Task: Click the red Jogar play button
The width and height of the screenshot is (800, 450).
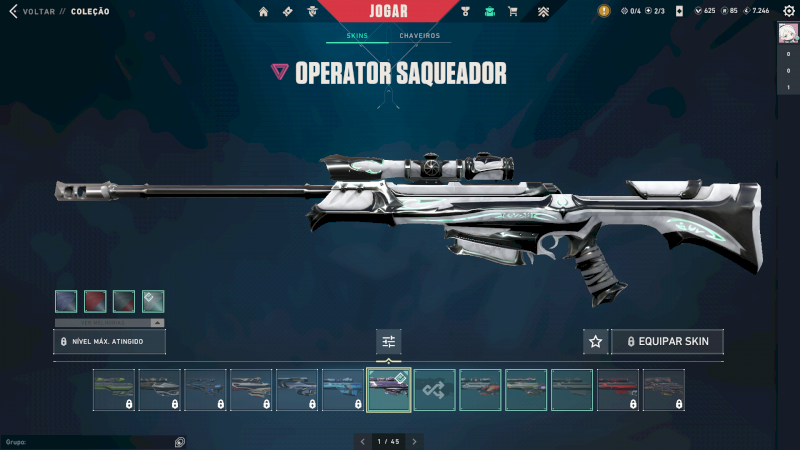Action: (390, 11)
